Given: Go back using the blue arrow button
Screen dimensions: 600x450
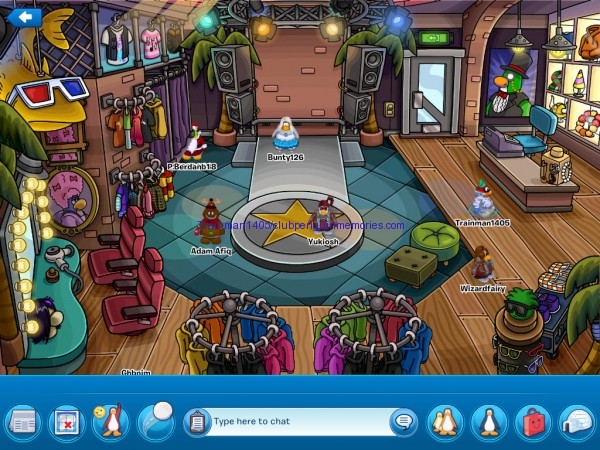Looking at the screenshot, I should pos(24,16).
